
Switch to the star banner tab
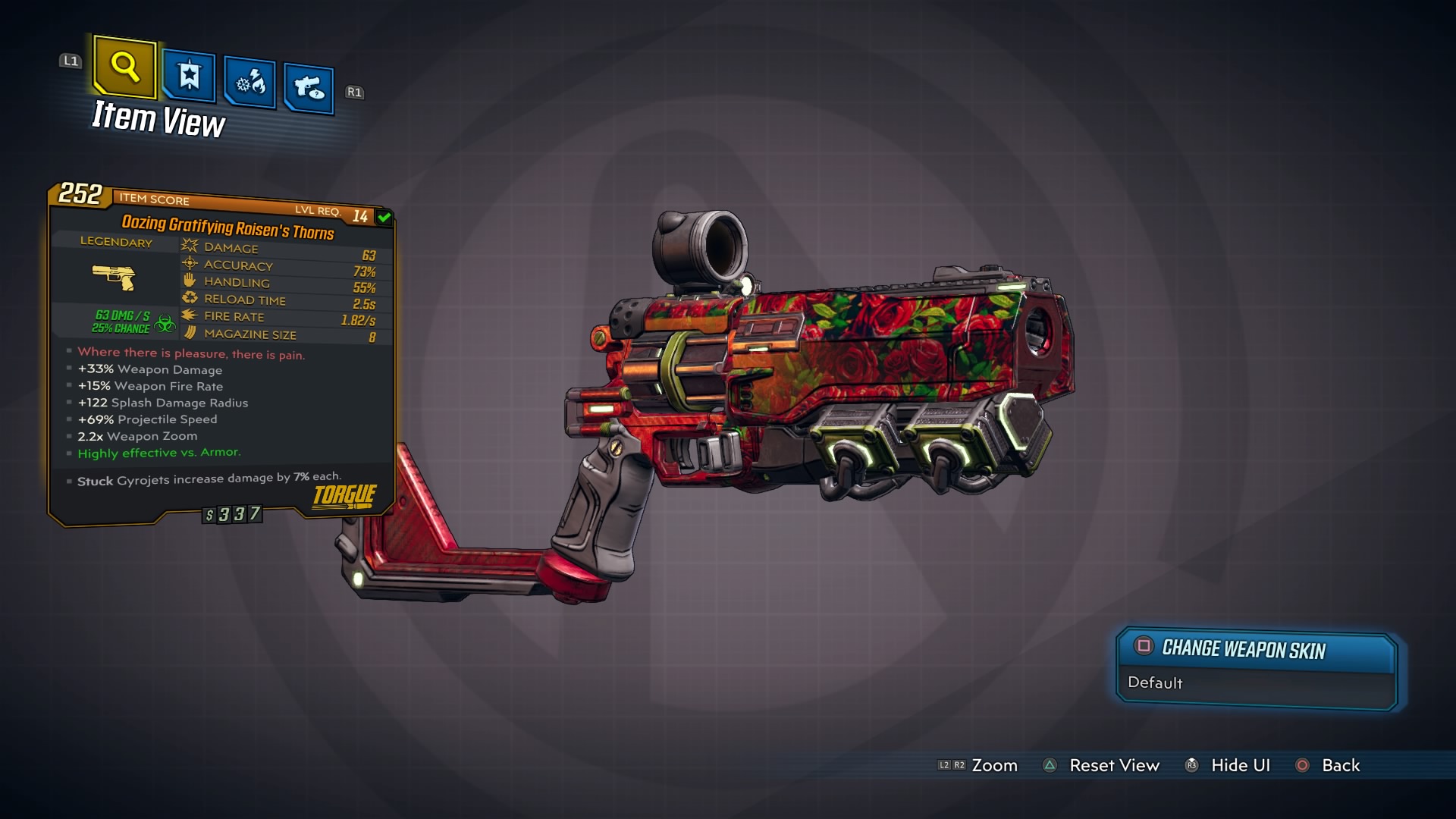click(x=189, y=76)
